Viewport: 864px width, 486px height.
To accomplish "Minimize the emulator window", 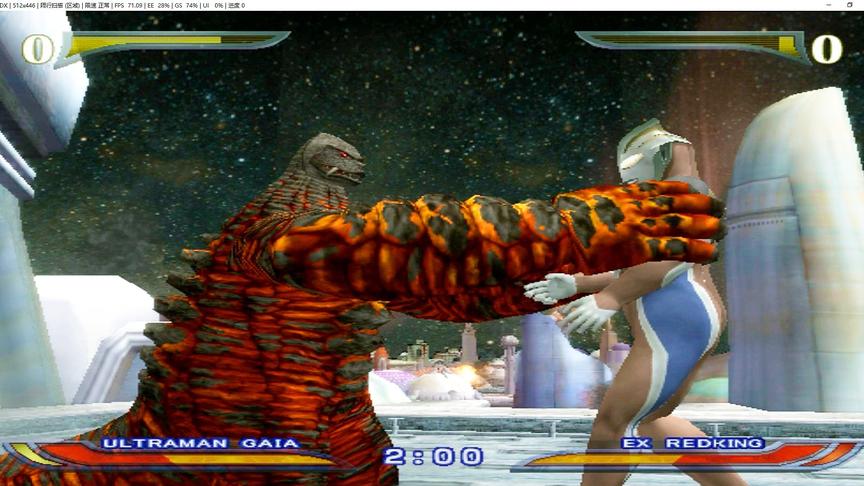I will point(829,5).
